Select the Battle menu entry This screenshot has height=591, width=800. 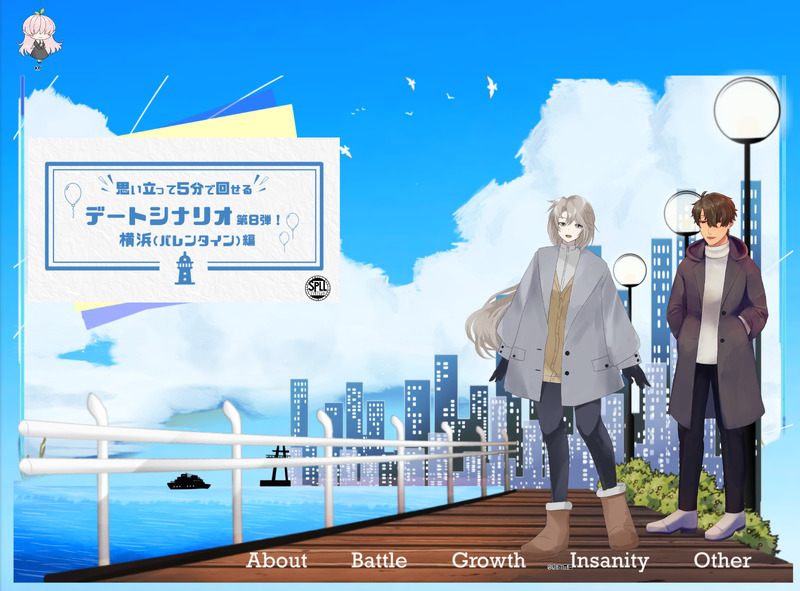pos(379,561)
